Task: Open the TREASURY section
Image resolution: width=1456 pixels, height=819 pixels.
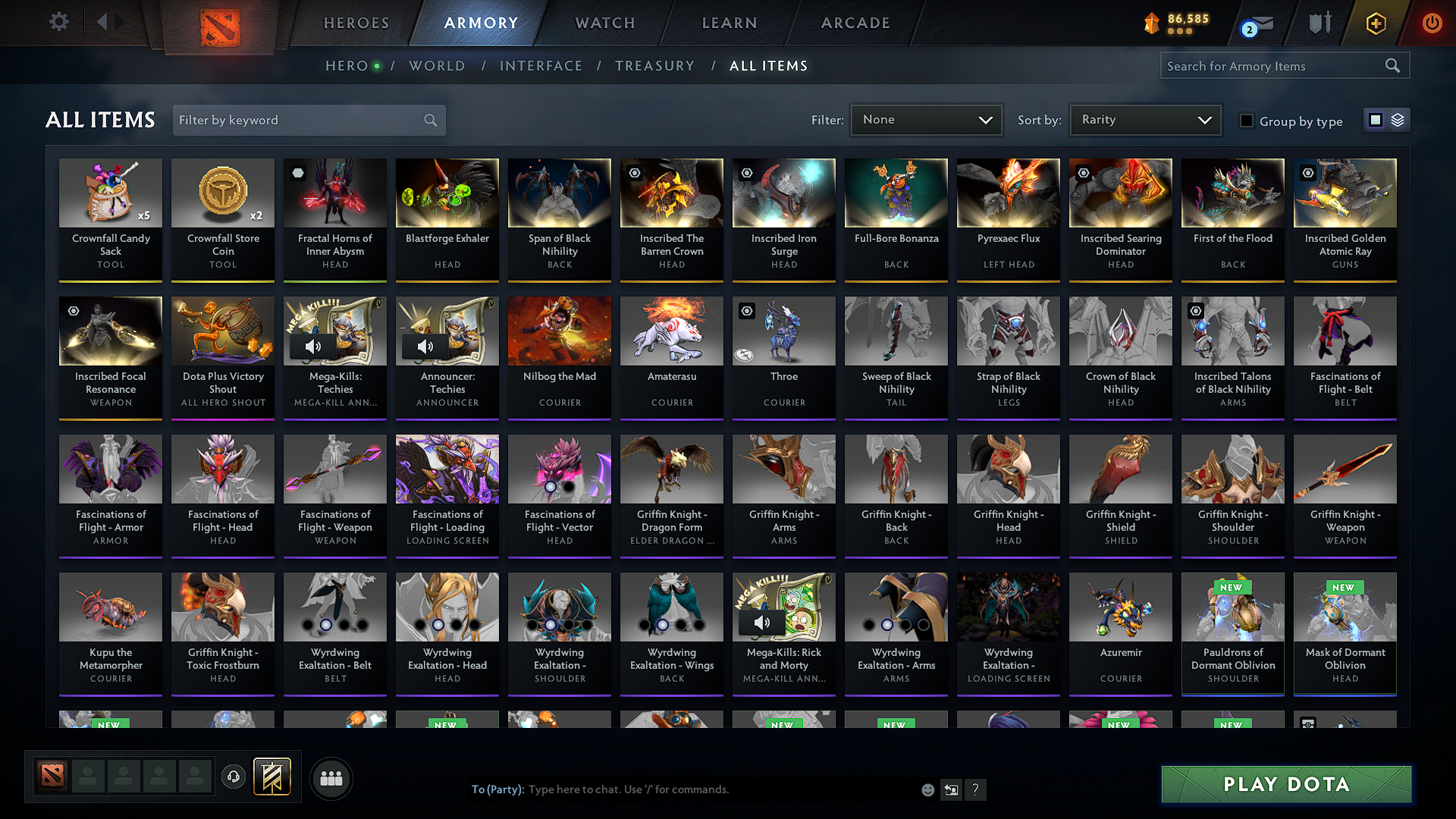Action: coord(655,66)
